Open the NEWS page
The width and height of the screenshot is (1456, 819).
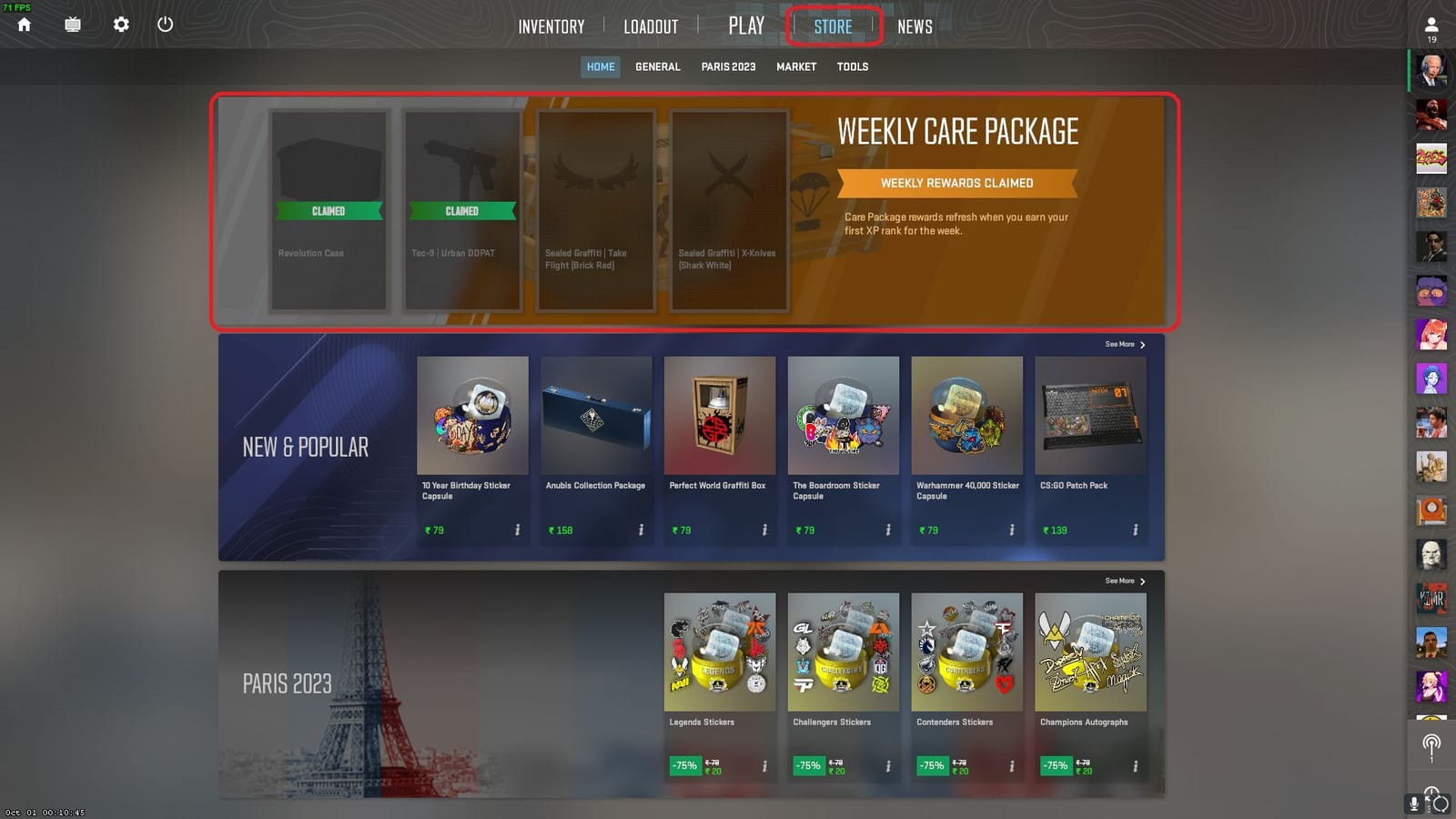point(915,26)
